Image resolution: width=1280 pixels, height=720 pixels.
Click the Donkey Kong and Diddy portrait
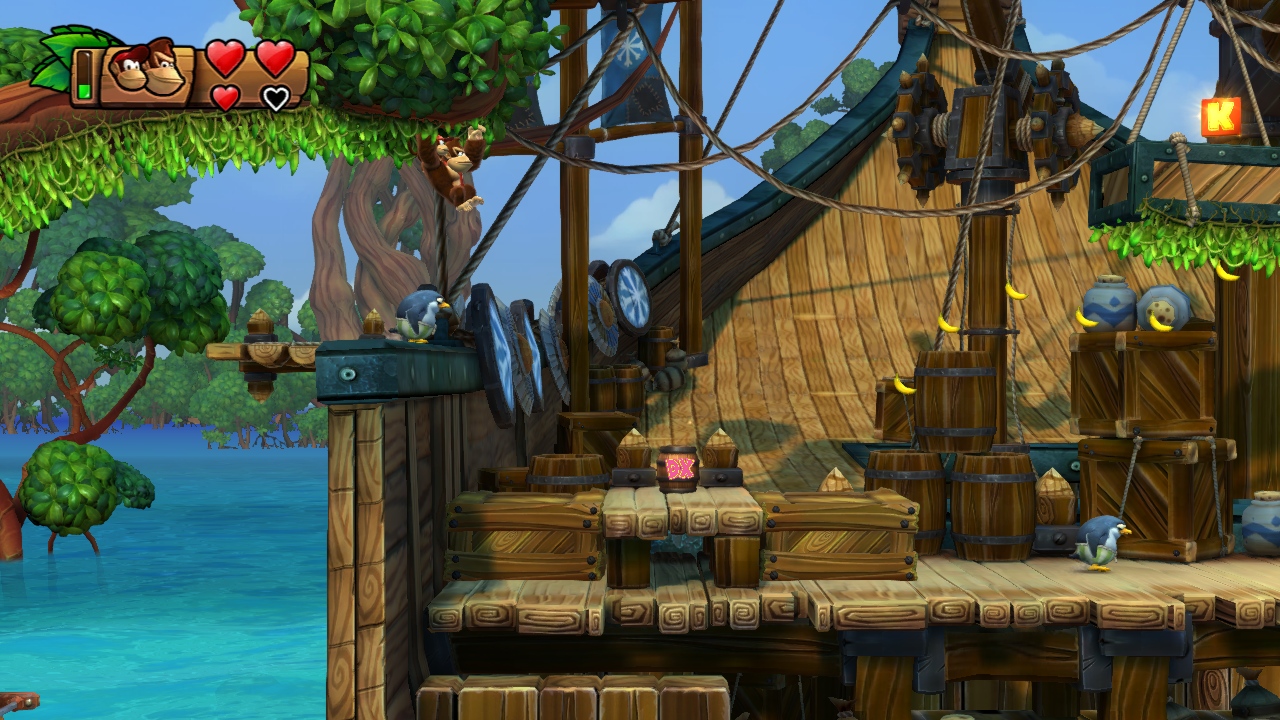146,72
